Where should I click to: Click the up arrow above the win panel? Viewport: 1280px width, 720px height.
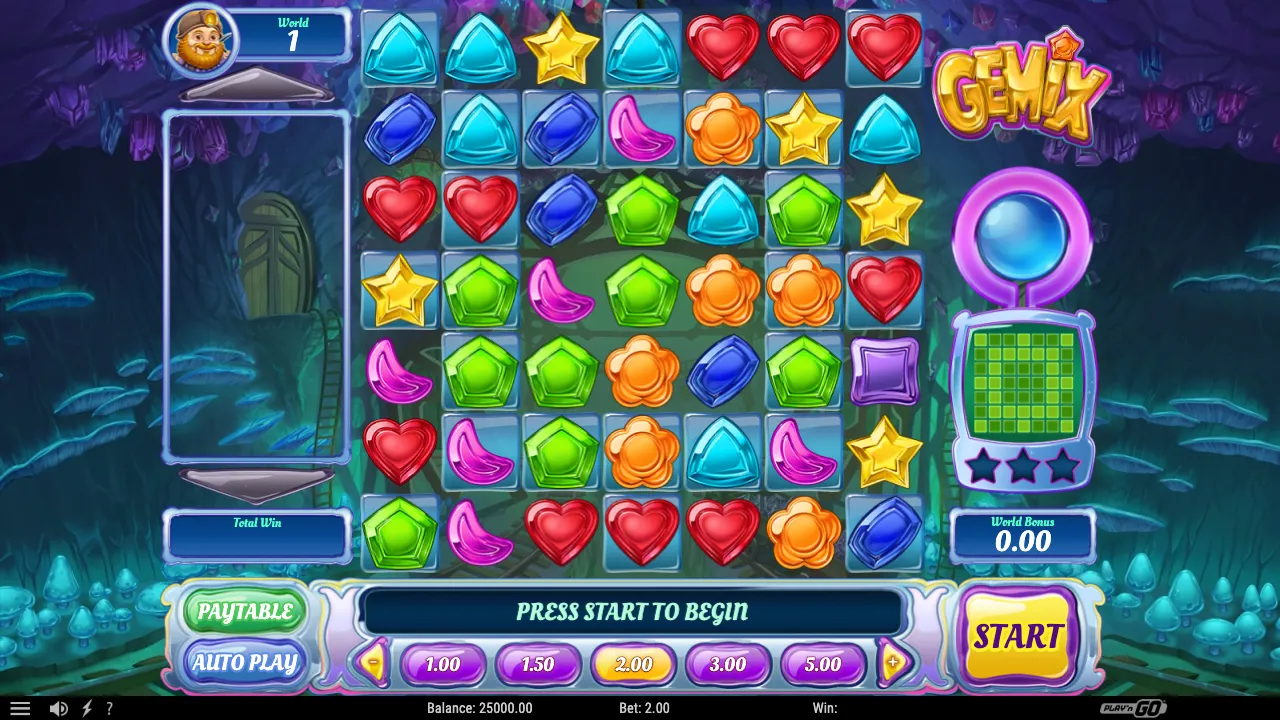click(x=256, y=88)
